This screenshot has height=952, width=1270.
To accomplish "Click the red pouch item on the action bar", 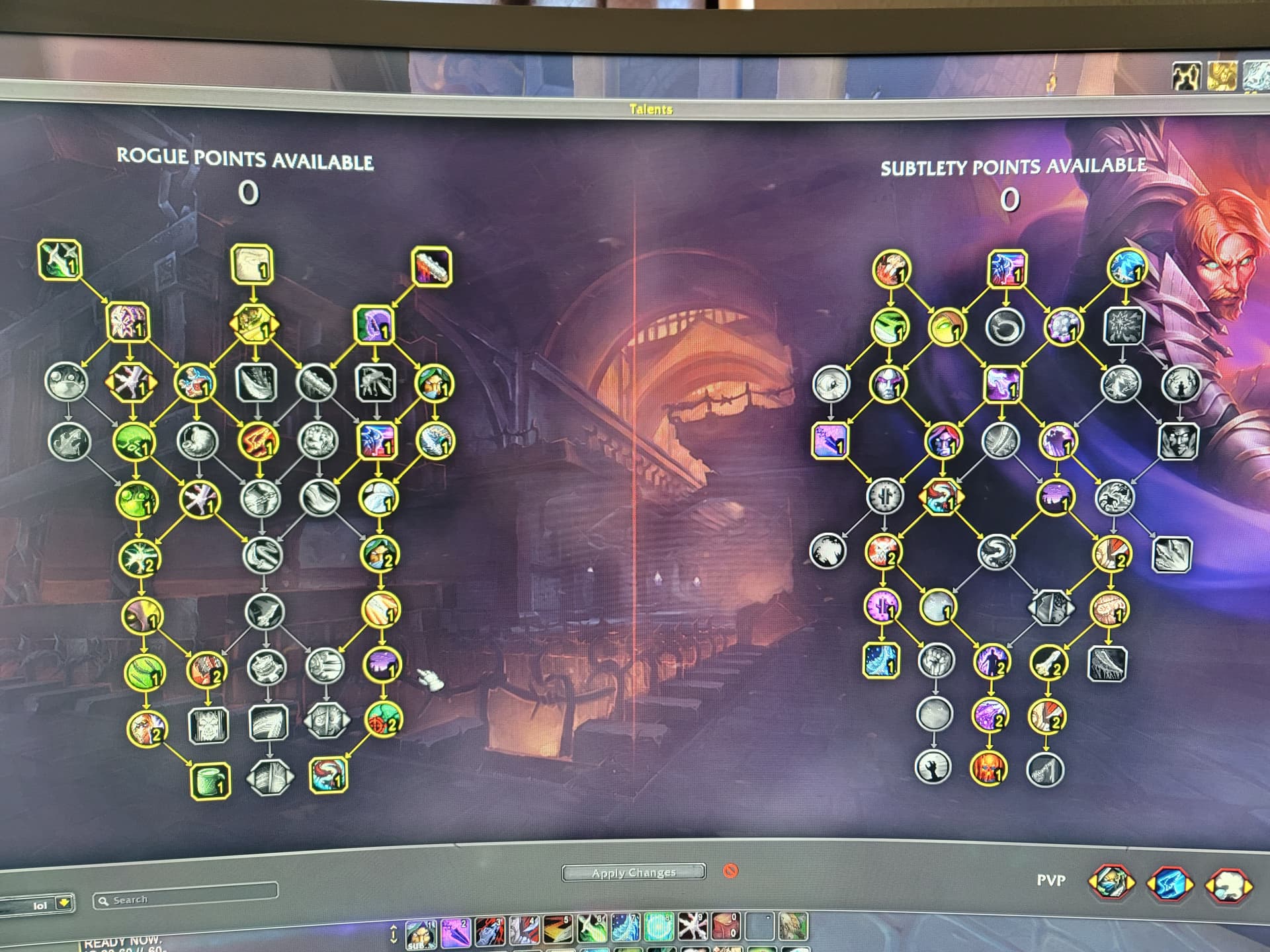I will click(x=726, y=928).
